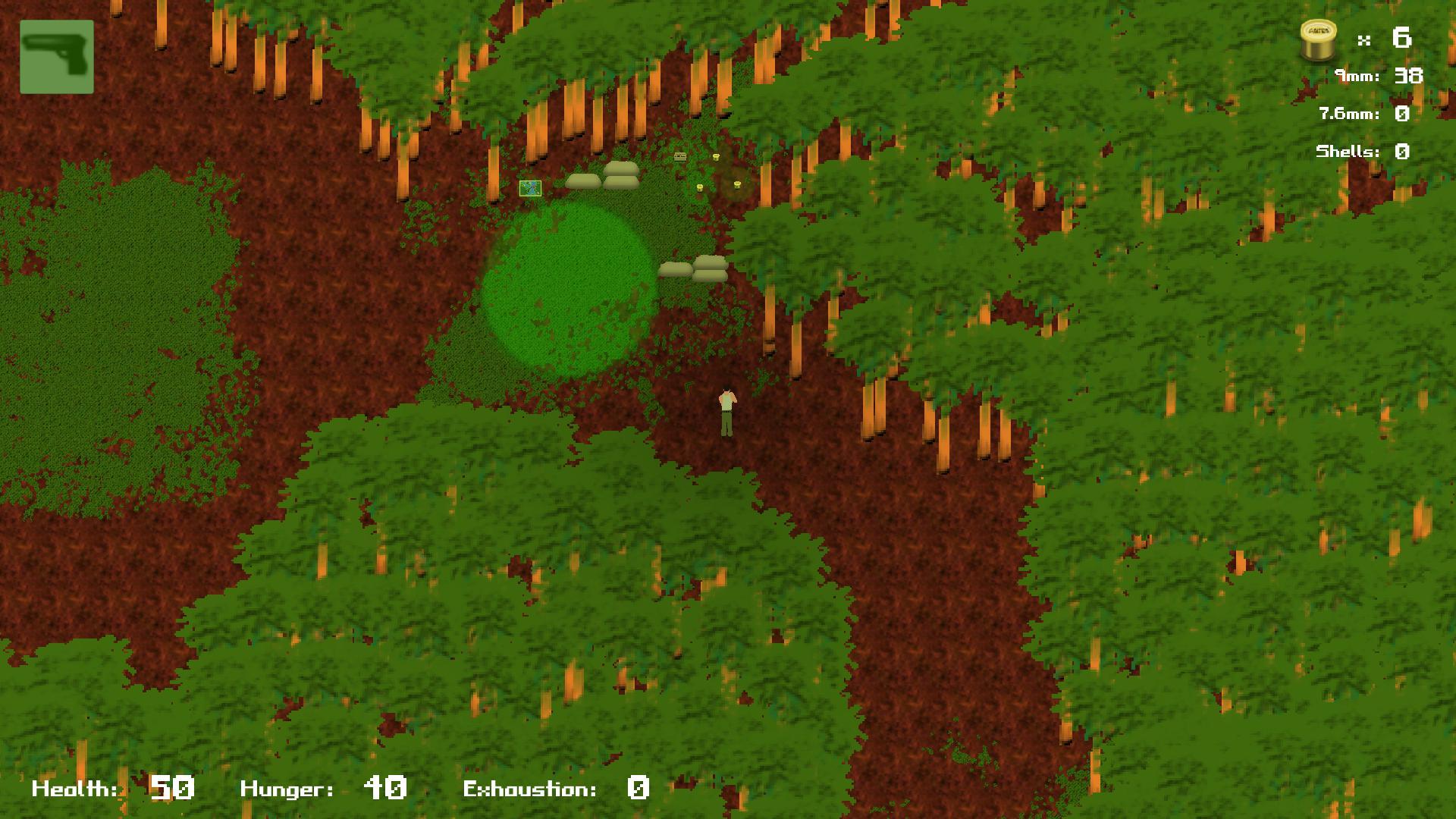Select the Hunger value showing 40

(385, 788)
